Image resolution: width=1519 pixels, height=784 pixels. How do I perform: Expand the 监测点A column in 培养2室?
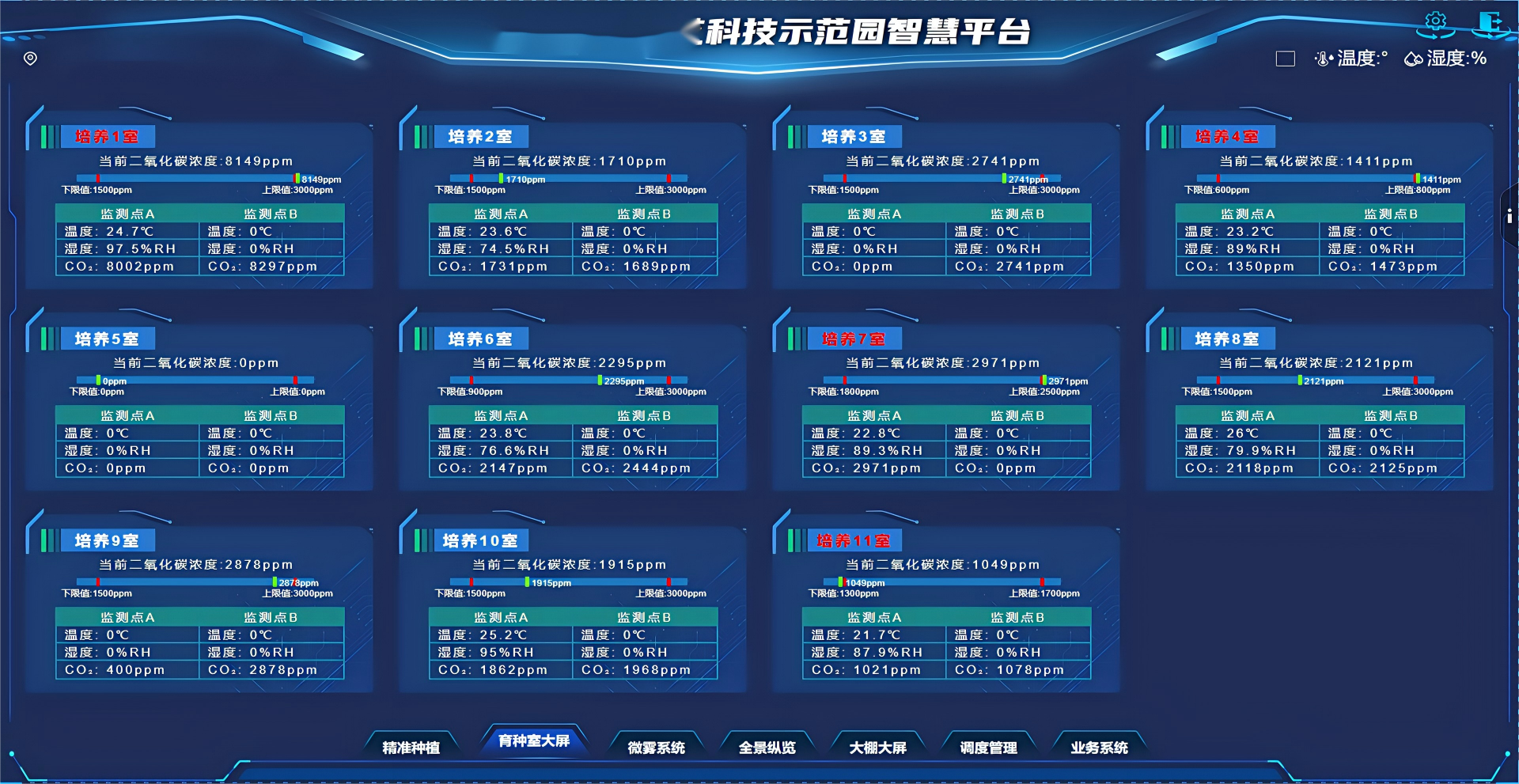pos(501,213)
